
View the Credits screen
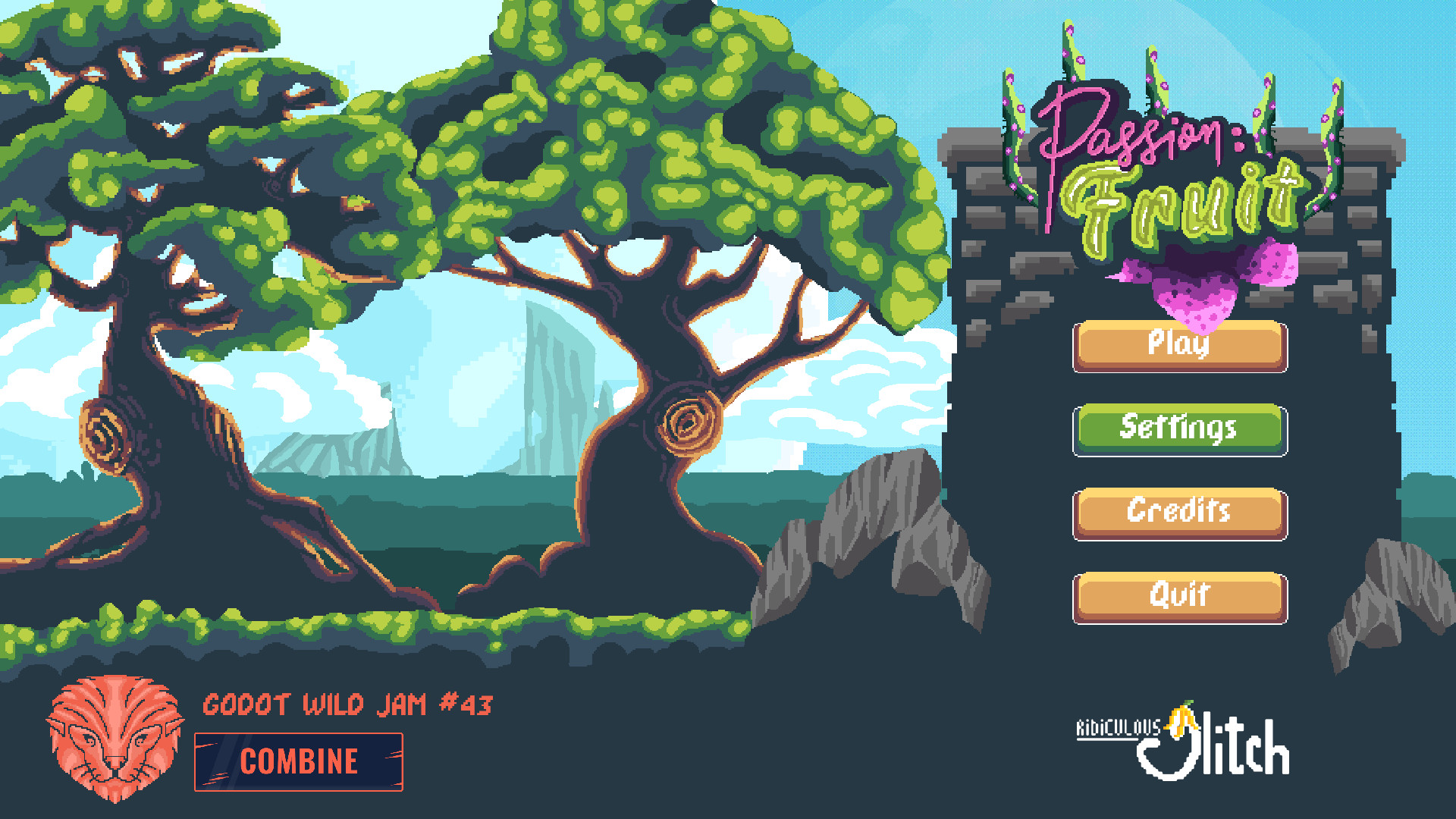[x=1179, y=513]
